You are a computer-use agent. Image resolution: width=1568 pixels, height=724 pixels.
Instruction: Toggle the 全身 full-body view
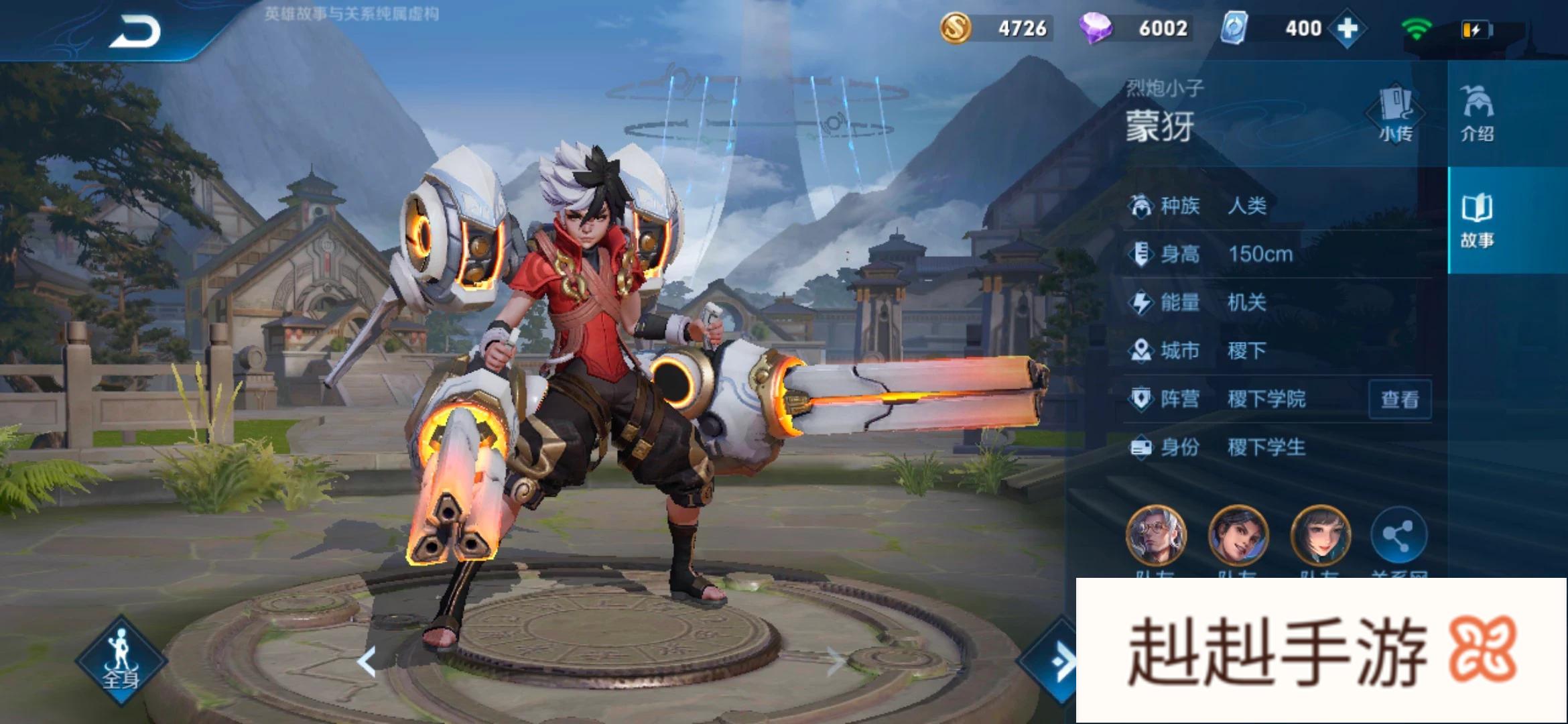pyautogui.click(x=121, y=660)
